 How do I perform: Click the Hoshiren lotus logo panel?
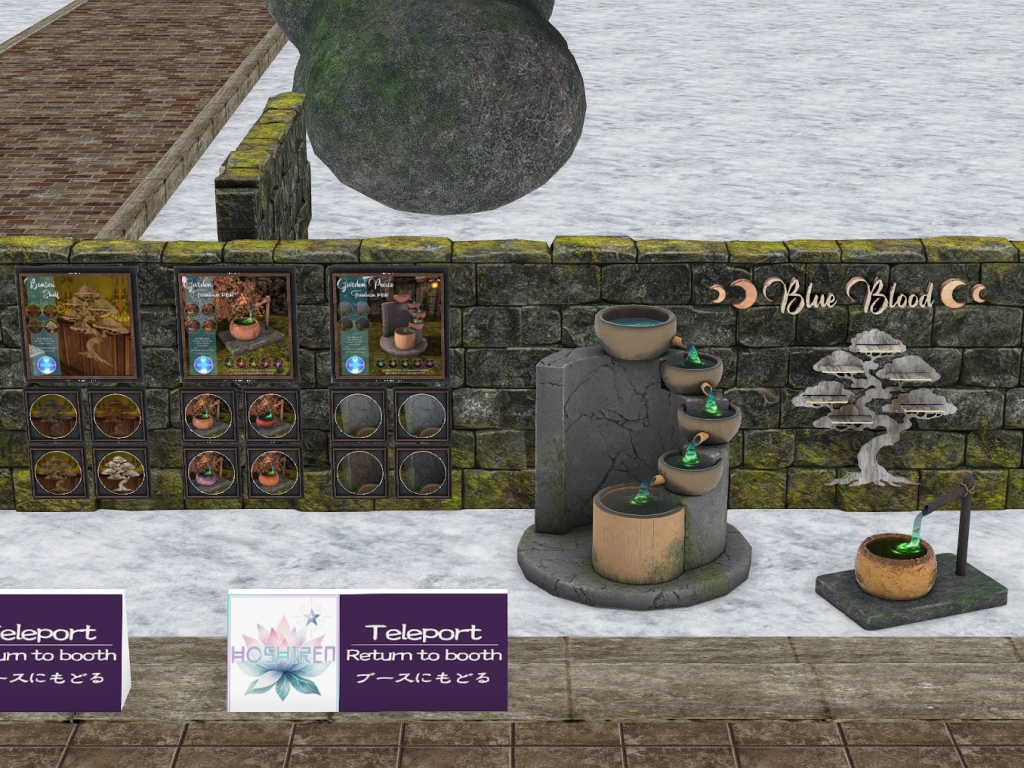(284, 651)
